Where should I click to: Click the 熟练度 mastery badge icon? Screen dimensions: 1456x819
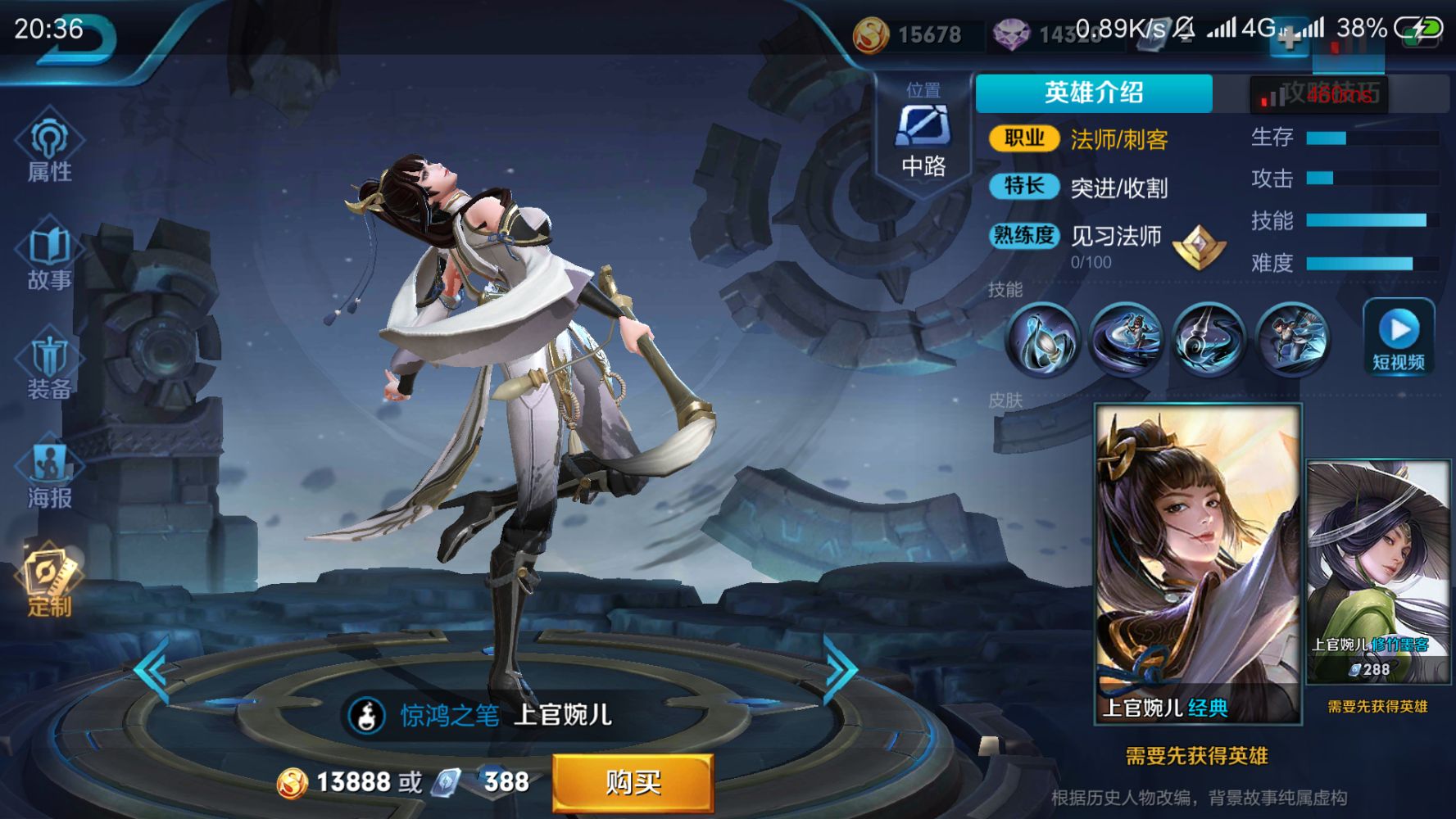(x=1199, y=247)
